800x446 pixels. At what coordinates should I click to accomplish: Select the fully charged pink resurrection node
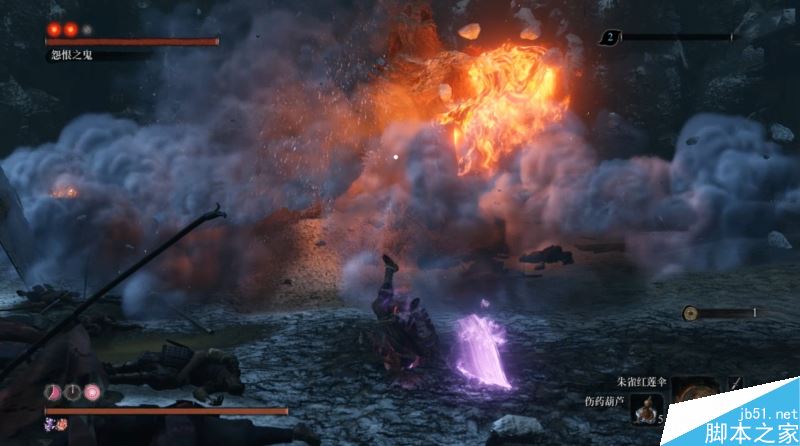[x=92, y=391]
